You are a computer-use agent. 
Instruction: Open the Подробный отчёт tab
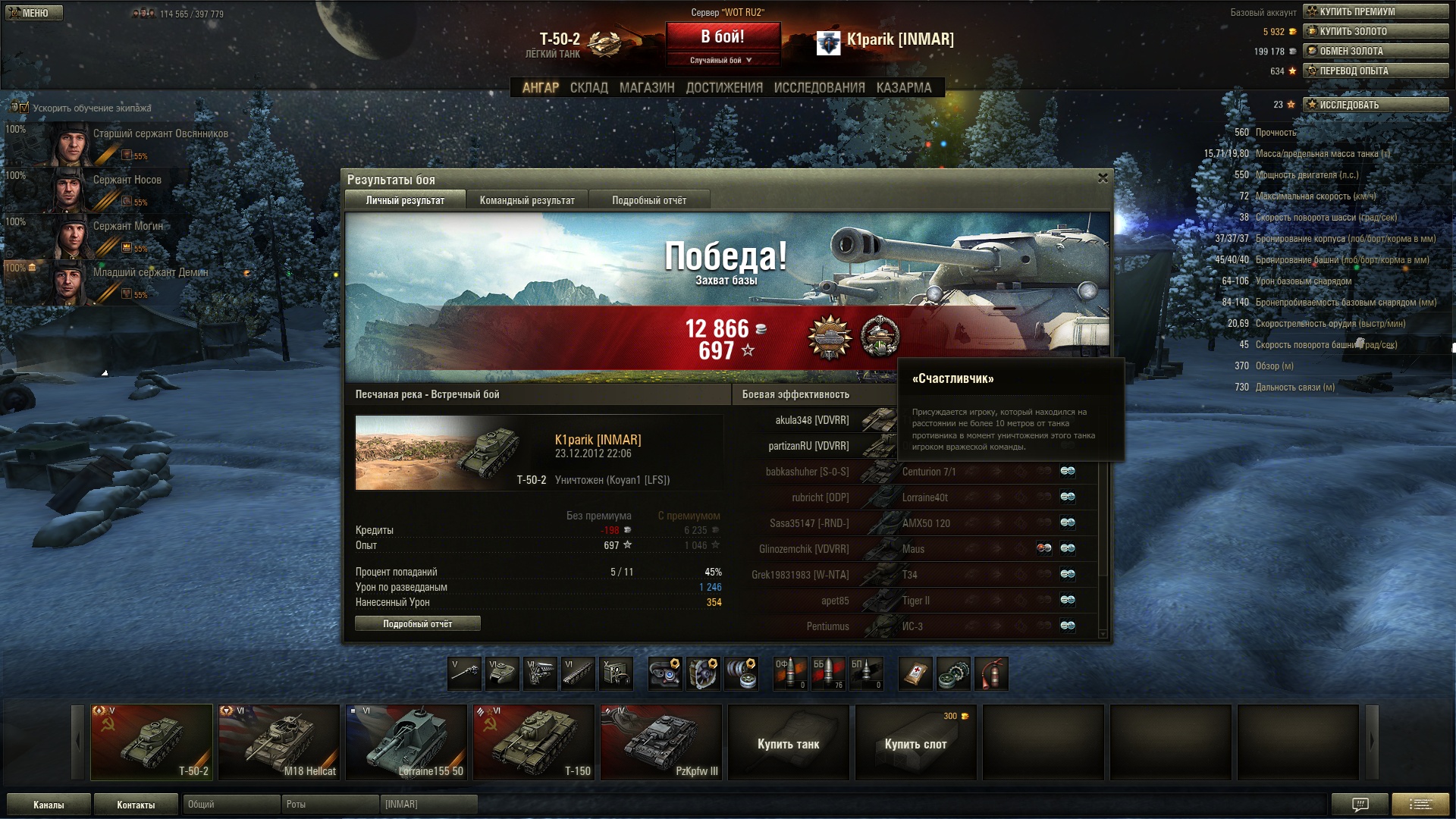point(649,200)
